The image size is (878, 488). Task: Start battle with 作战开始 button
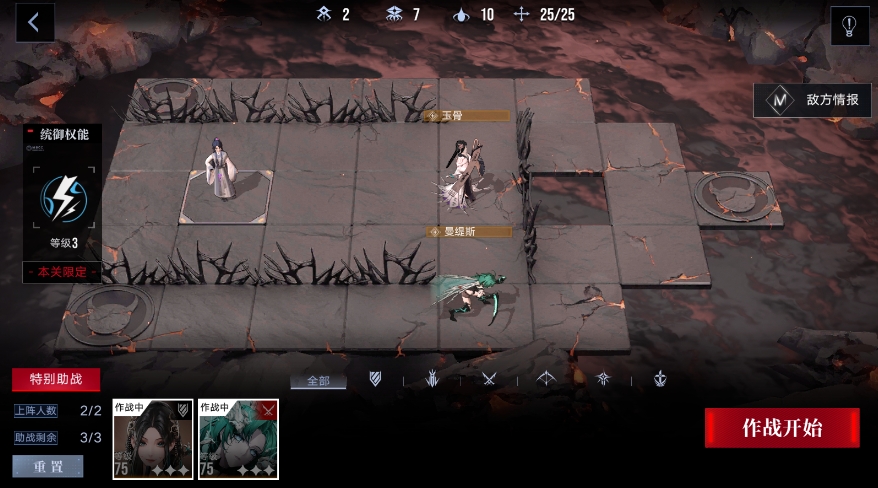[x=782, y=428]
